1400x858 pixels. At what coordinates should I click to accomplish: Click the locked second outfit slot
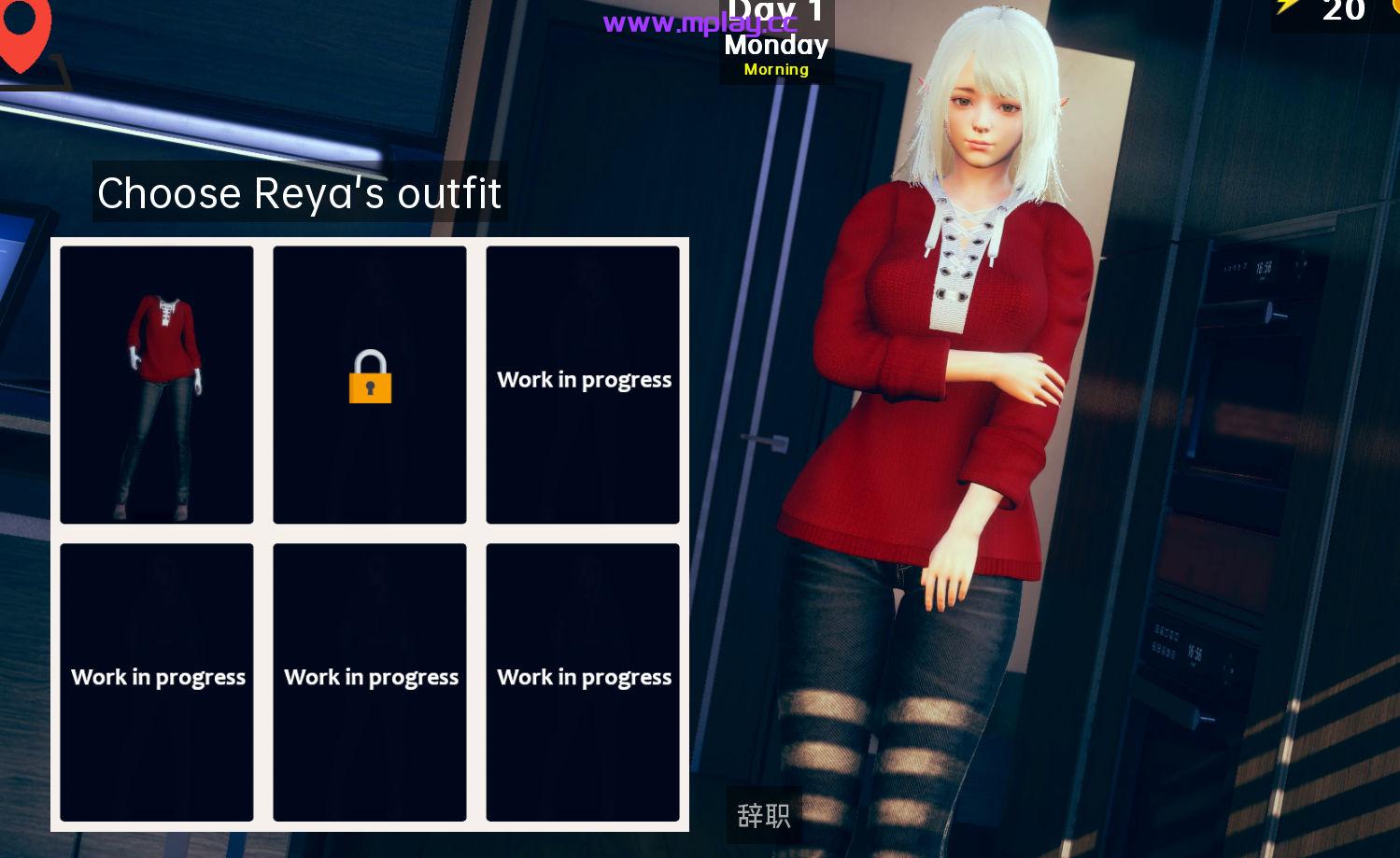(370, 384)
